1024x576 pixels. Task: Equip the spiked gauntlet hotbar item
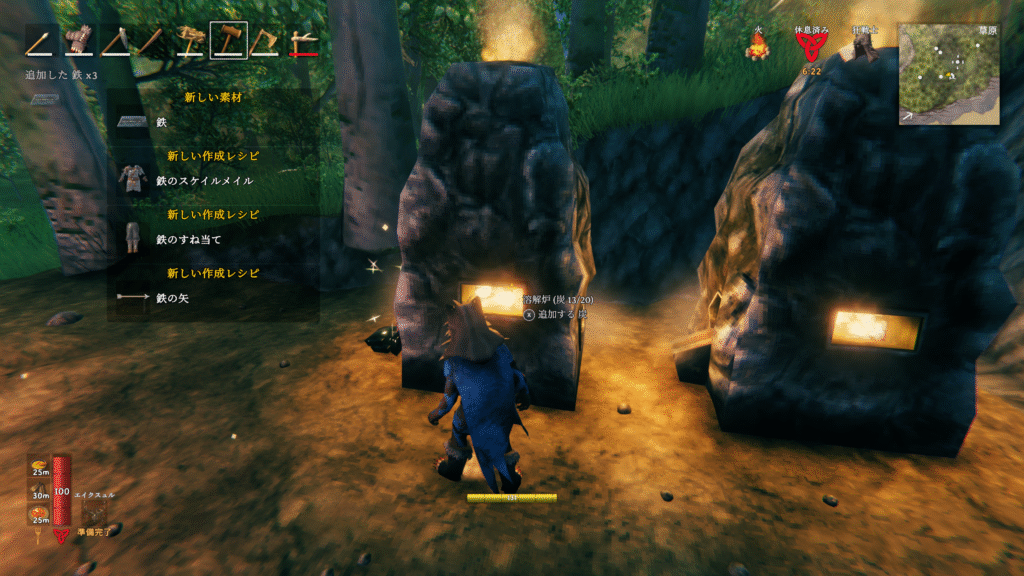pos(78,41)
